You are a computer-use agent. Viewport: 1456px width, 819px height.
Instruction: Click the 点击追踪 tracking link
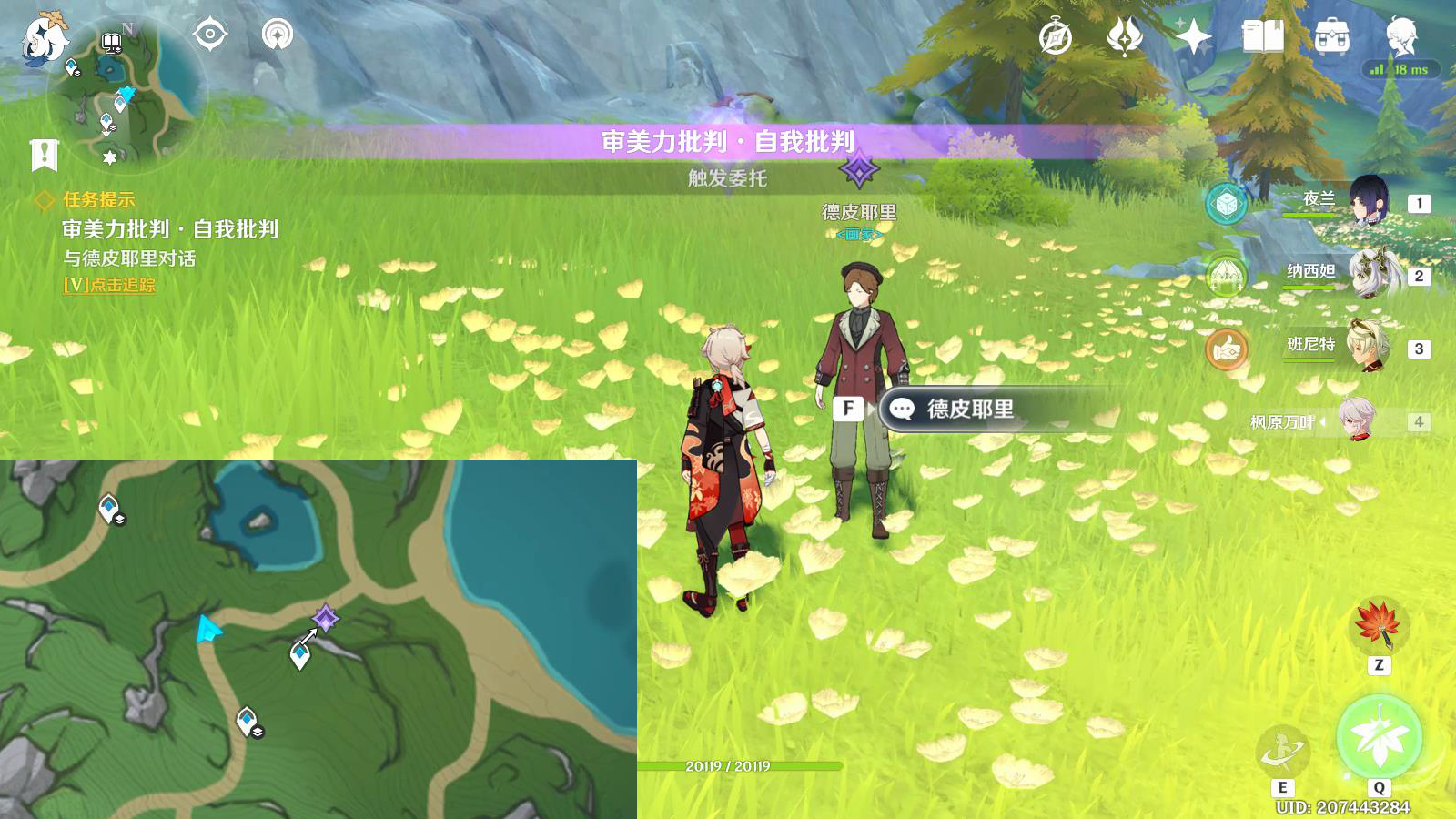point(109,285)
